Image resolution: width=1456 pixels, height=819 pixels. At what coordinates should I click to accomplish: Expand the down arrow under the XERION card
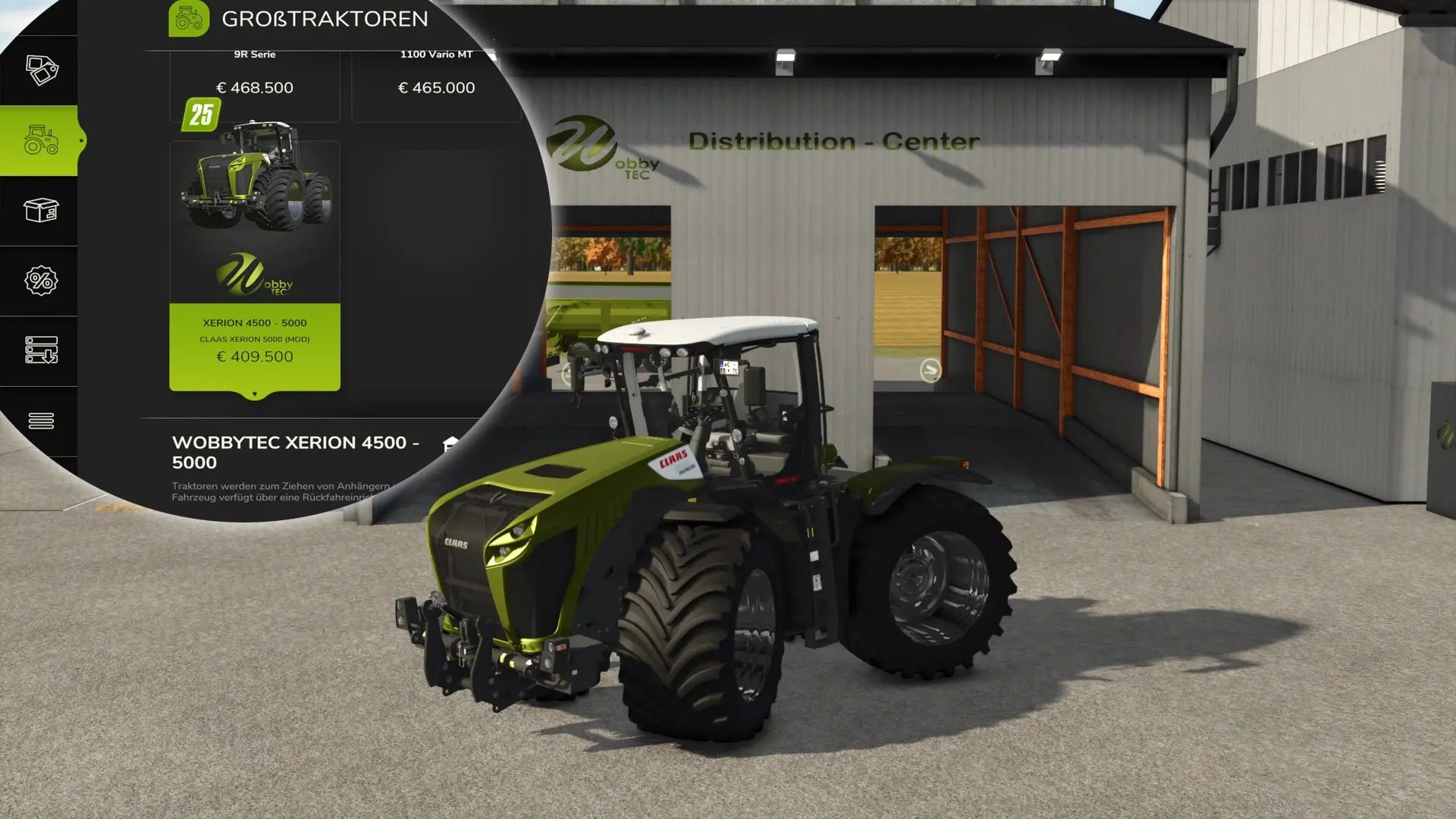coord(255,392)
